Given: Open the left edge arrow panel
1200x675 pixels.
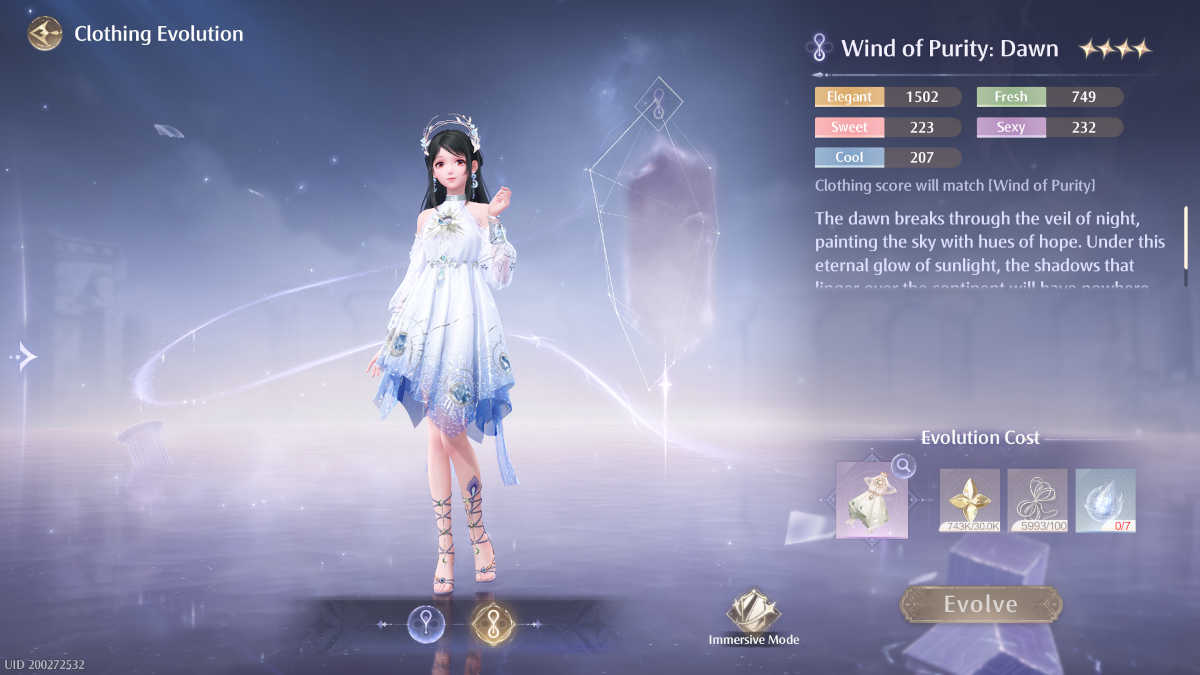Looking at the screenshot, I should click(25, 355).
